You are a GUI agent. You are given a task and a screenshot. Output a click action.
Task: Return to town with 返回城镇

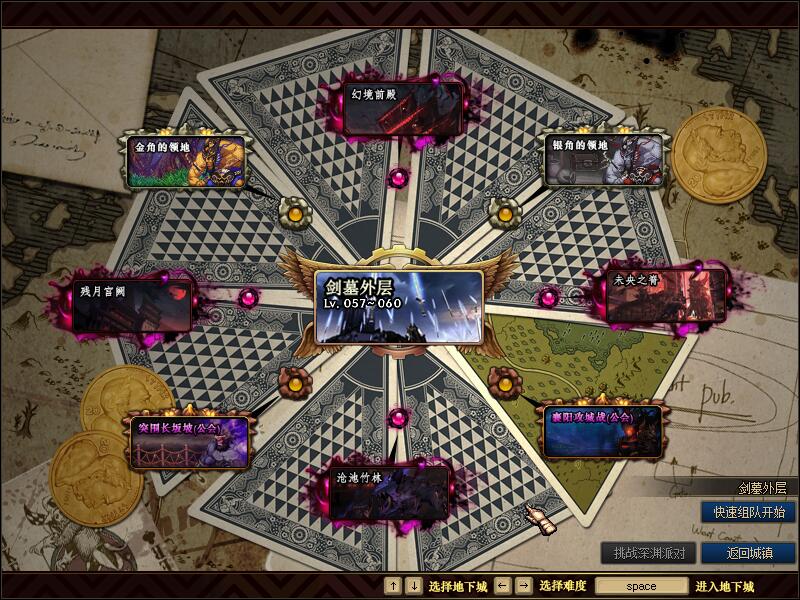pos(748,552)
